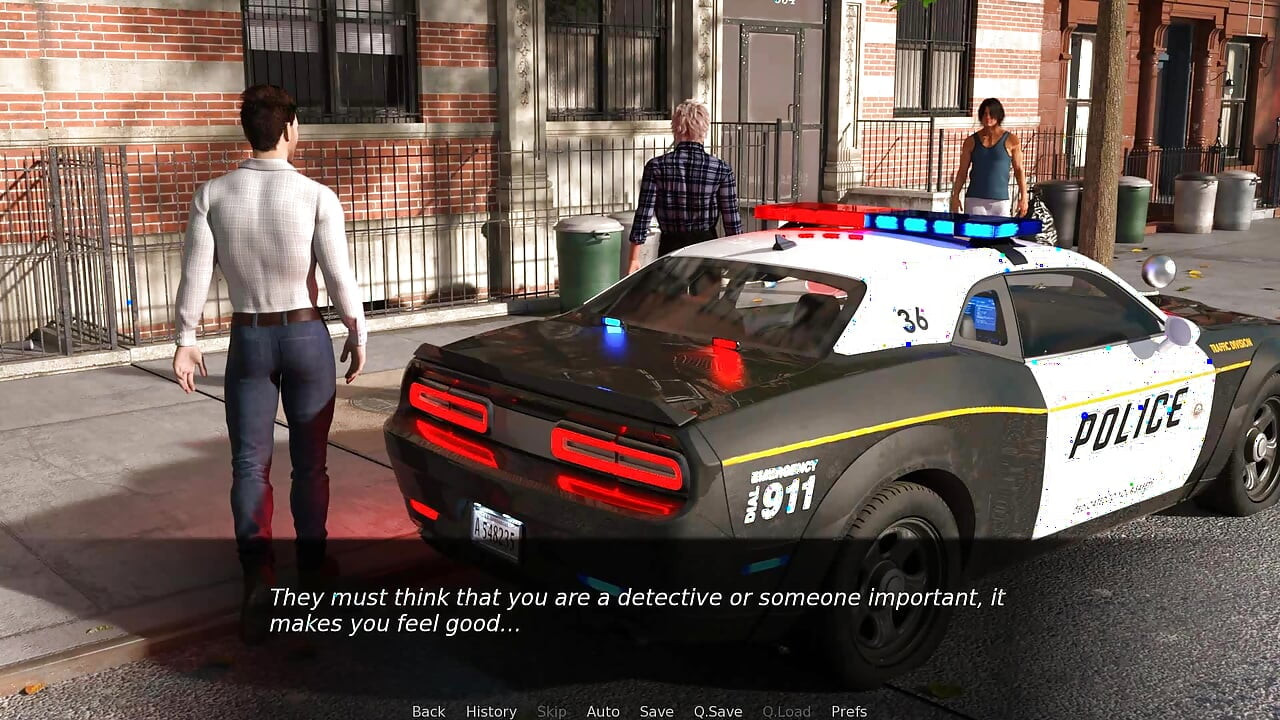The height and width of the screenshot is (720, 1280).
Task: Open the "History" dialogue log
Action: 491,711
